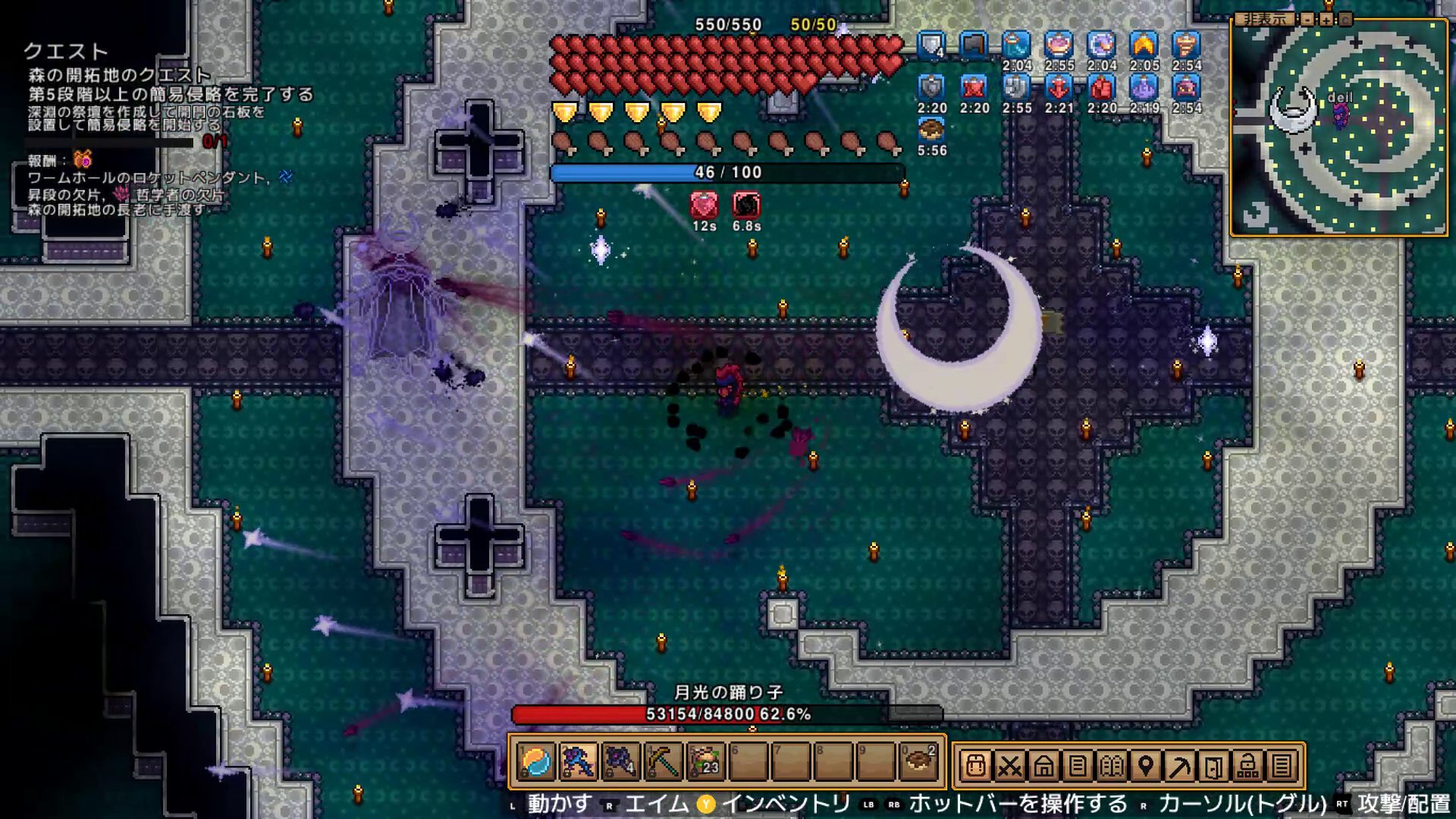Click the door icon button
The image size is (1456, 819).
tap(1214, 766)
